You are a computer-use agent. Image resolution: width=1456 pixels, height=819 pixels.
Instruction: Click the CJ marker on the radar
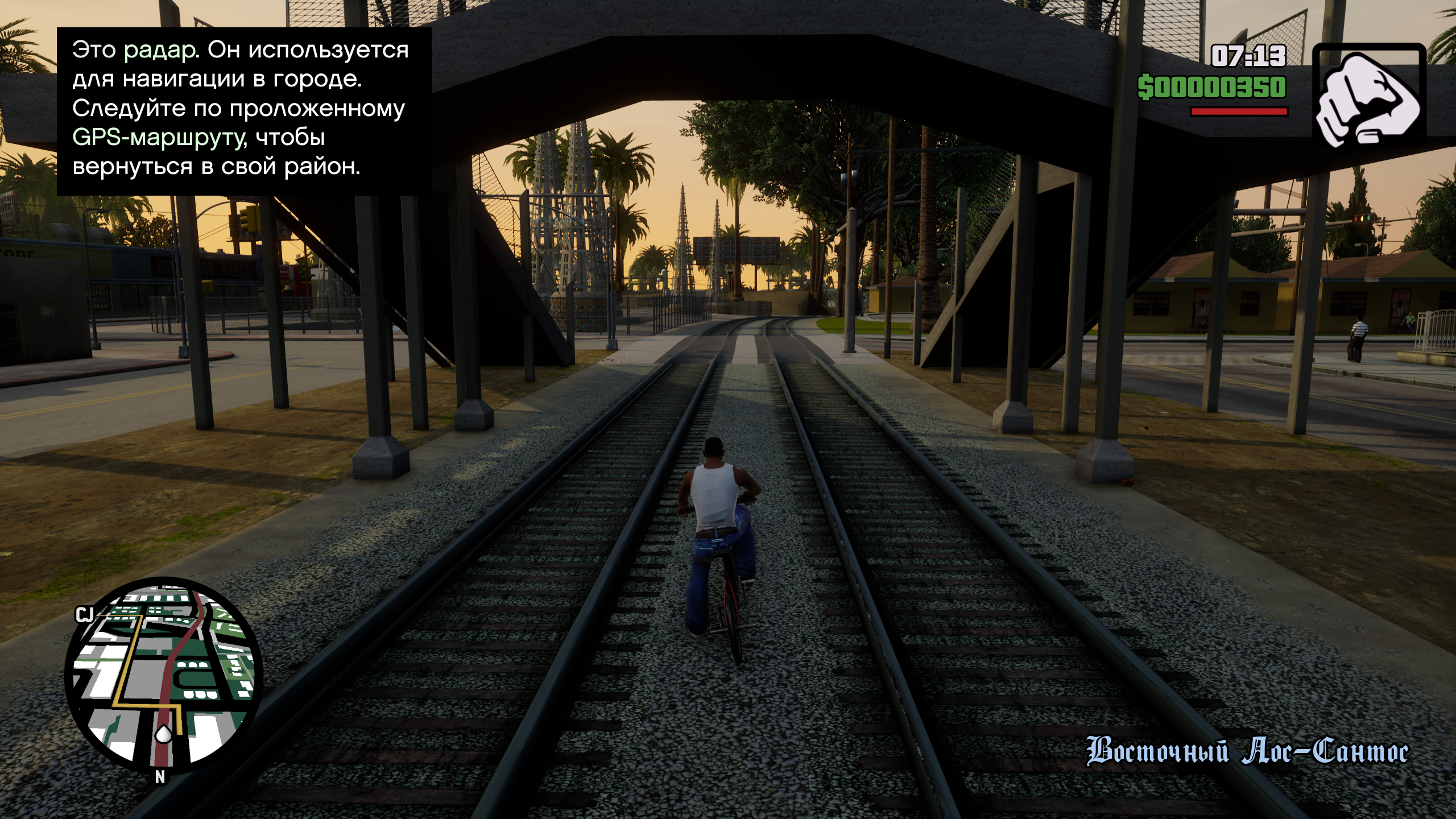85,615
